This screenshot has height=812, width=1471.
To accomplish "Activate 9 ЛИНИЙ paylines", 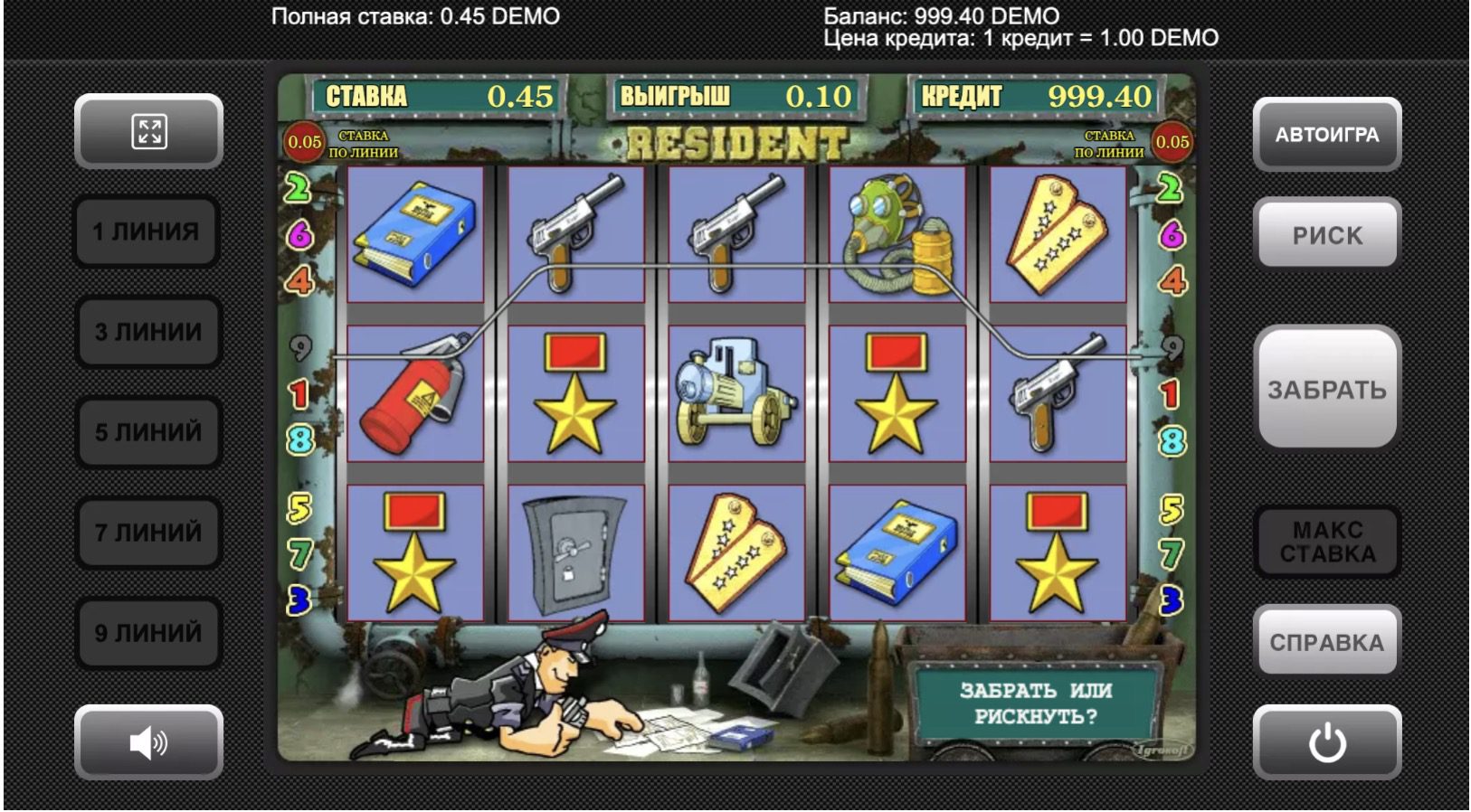I will (x=147, y=634).
